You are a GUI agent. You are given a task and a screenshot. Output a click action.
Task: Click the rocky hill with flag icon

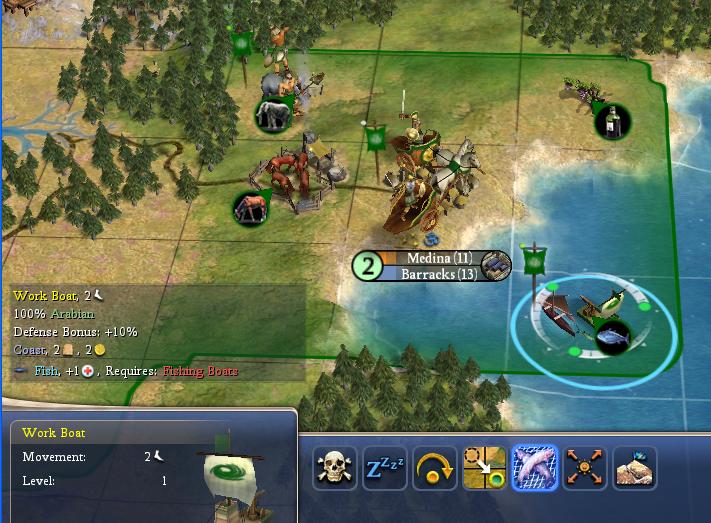(x=635, y=468)
